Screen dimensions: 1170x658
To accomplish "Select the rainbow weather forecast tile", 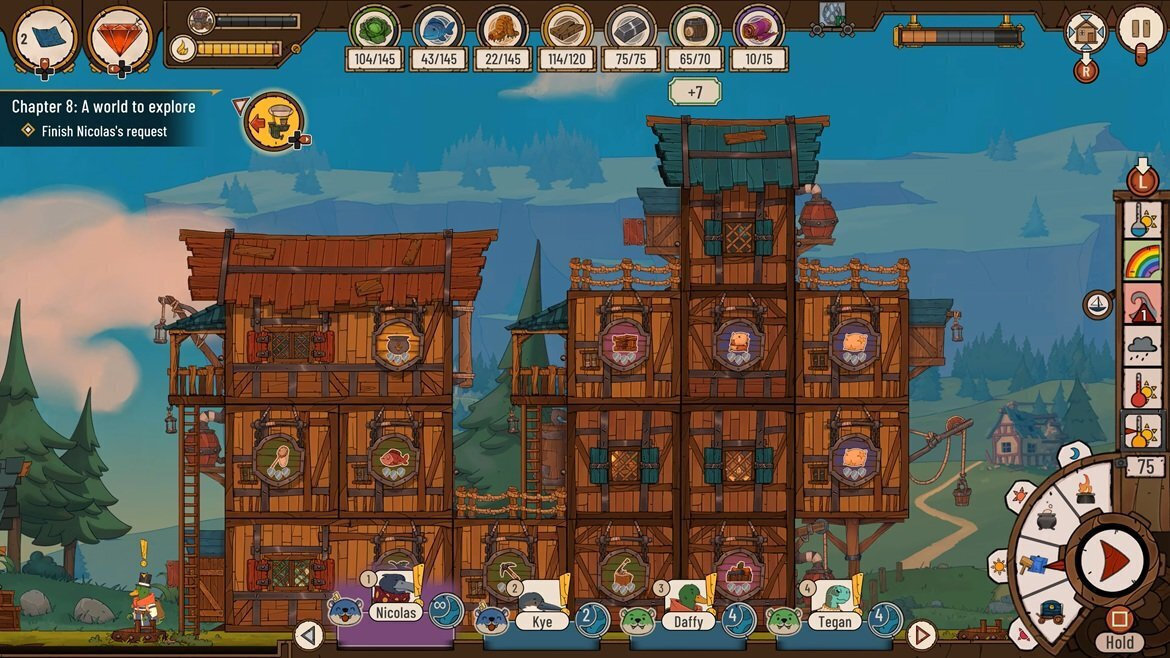I will pos(1142,260).
